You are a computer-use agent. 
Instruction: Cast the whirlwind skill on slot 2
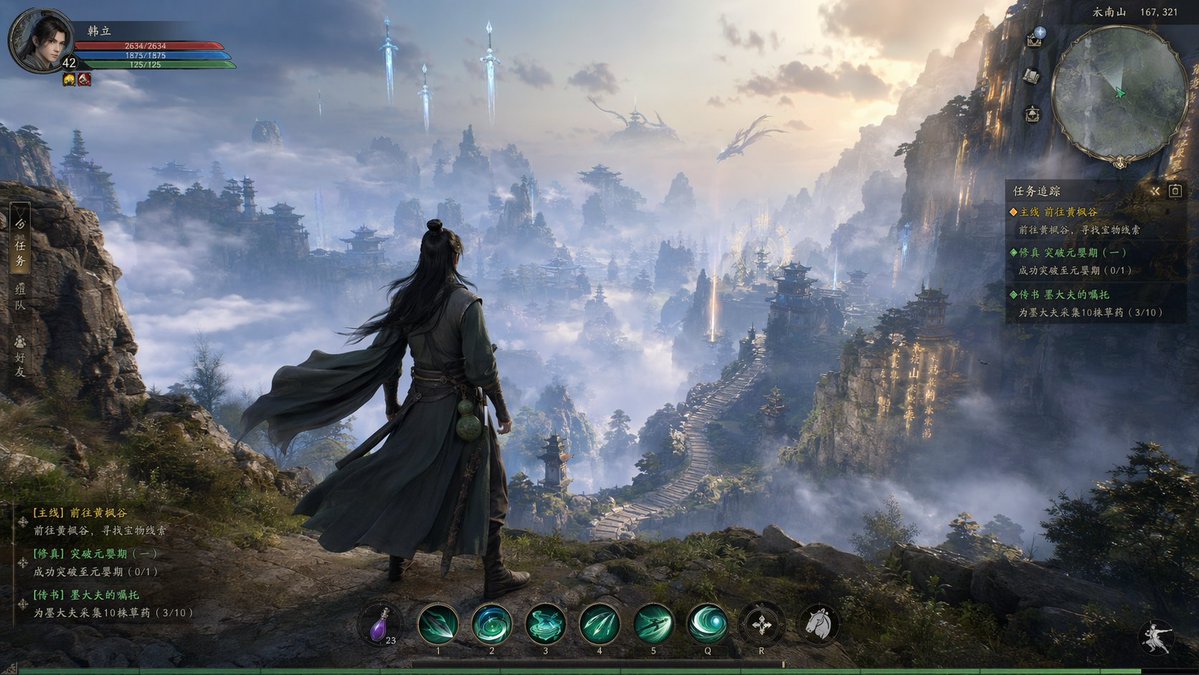492,623
